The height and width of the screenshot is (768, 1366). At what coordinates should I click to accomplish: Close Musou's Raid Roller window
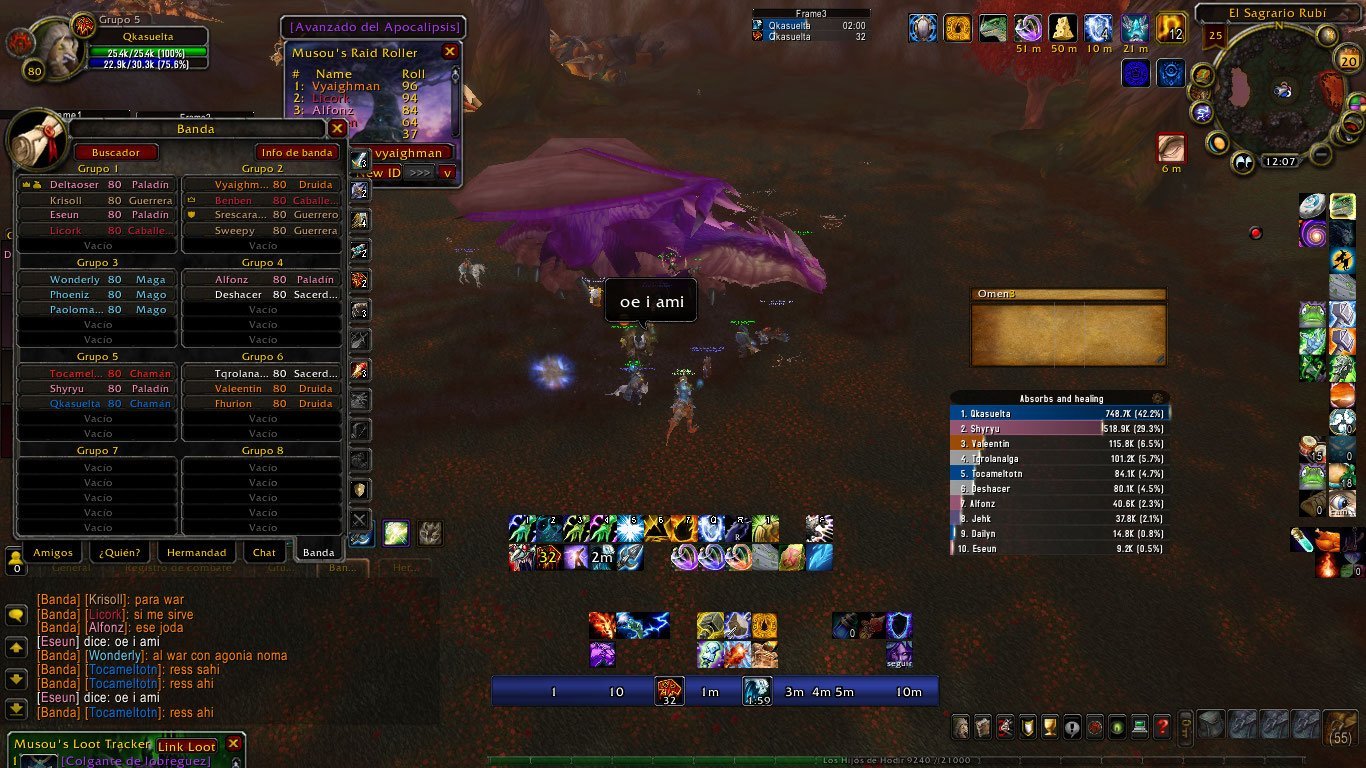[x=450, y=52]
